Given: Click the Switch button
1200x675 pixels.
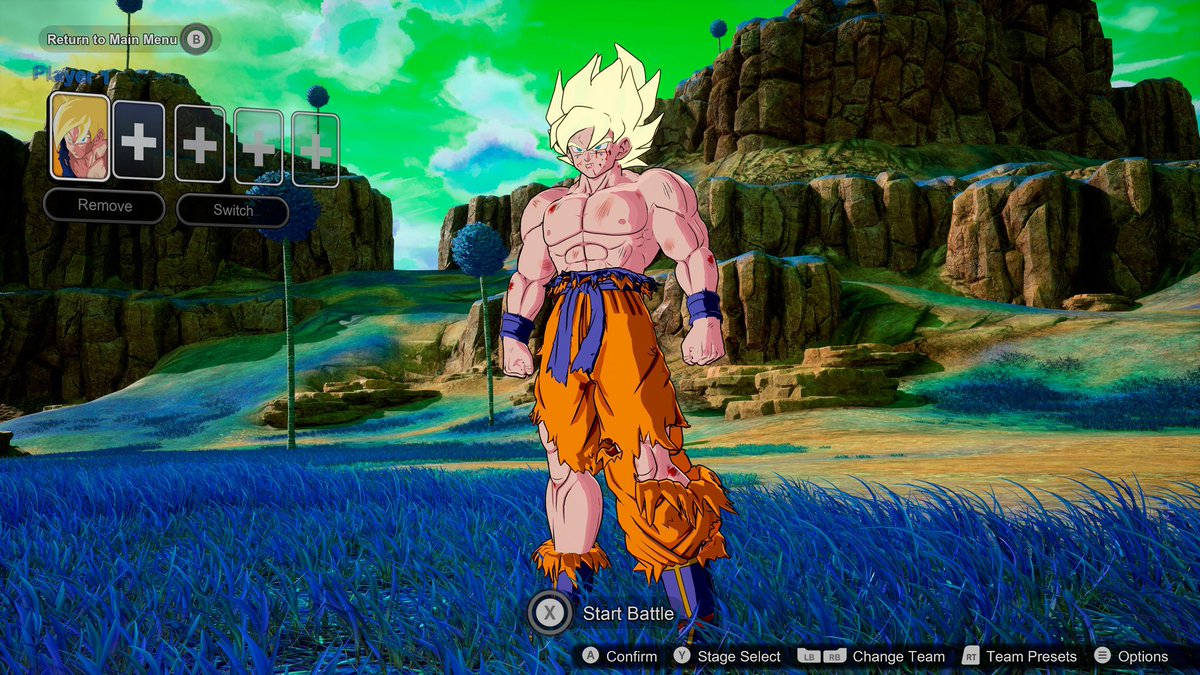Looking at the screenshot, I should [233, 210].
